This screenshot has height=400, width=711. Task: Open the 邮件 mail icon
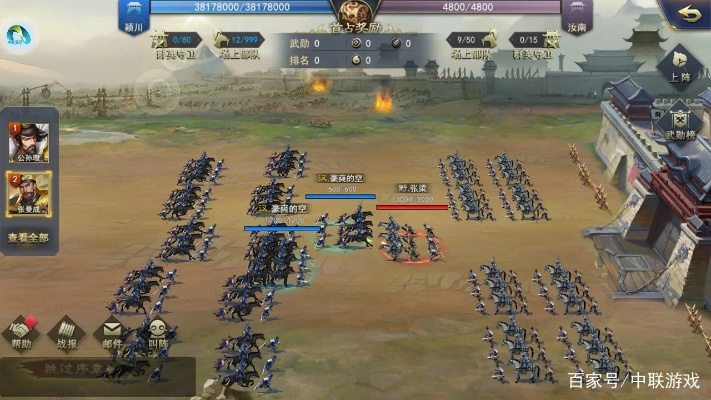pyautogui.click(x=112, y=333)
